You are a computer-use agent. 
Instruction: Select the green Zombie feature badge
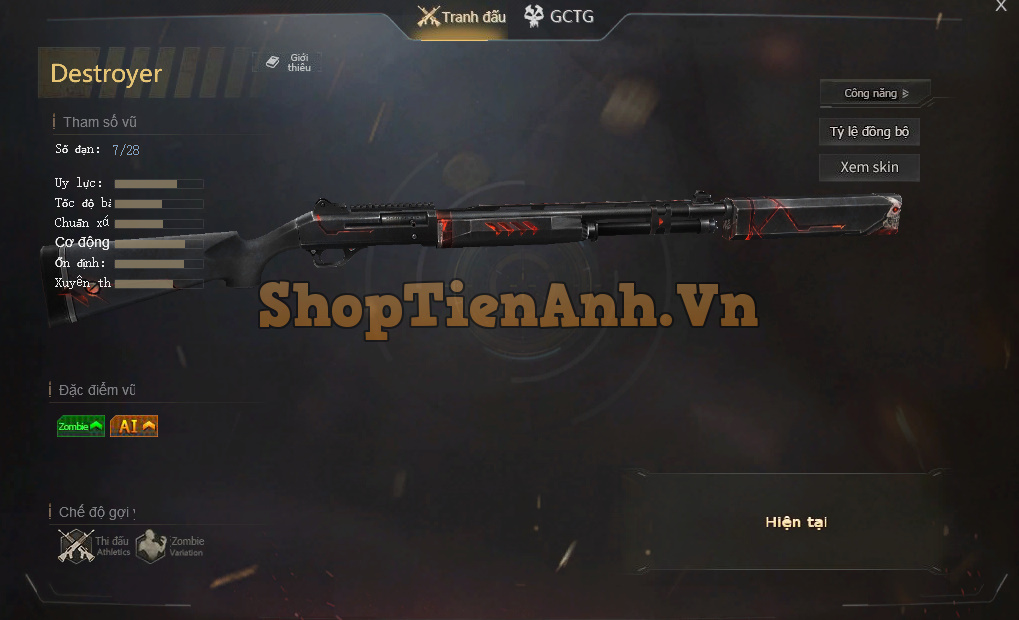pyautogui.click(x=81, y=426)
